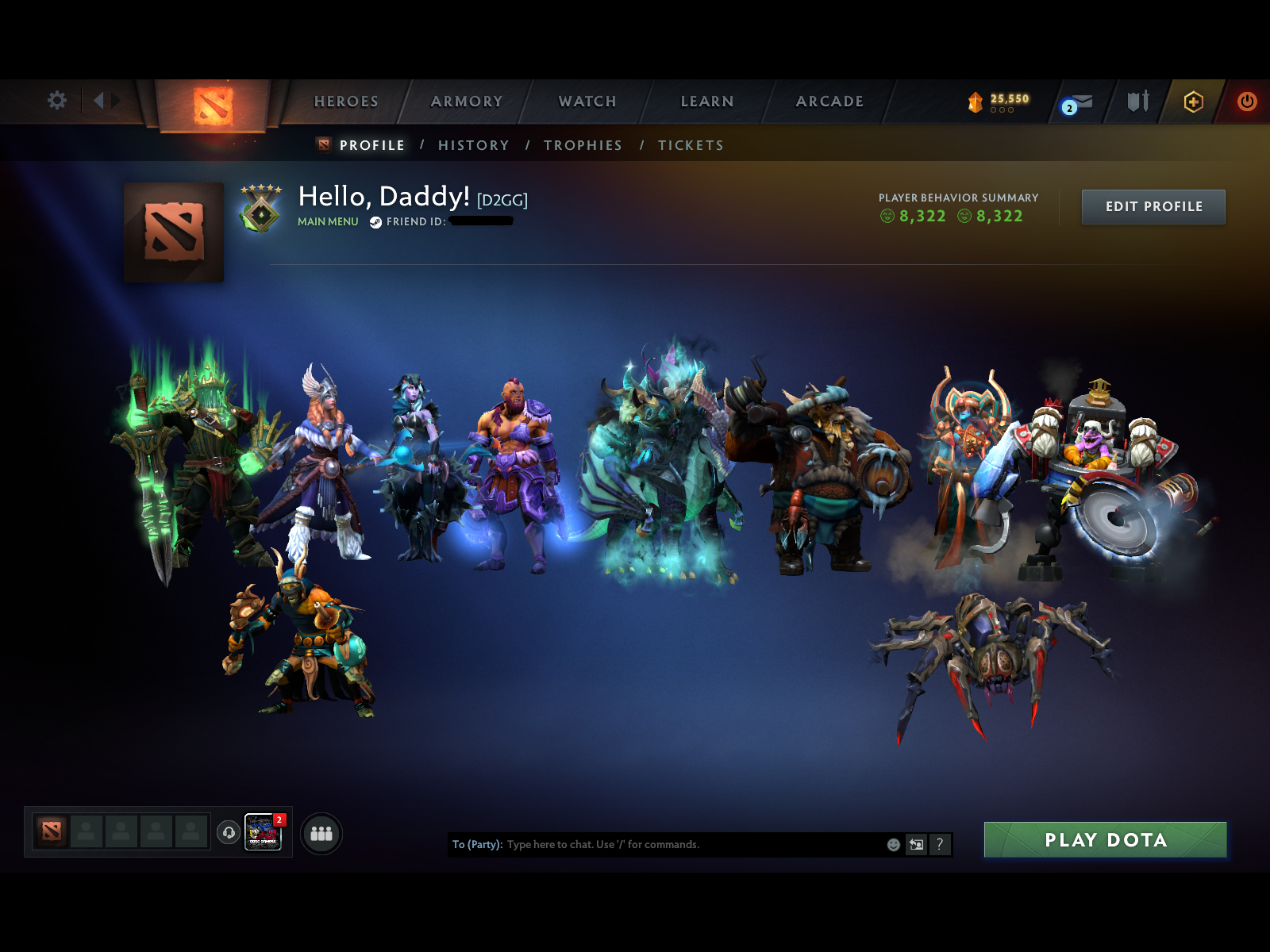Click the behavior score 8,322 indicator
This screenshot has height=952, width=1270.
tap(921, 217)
